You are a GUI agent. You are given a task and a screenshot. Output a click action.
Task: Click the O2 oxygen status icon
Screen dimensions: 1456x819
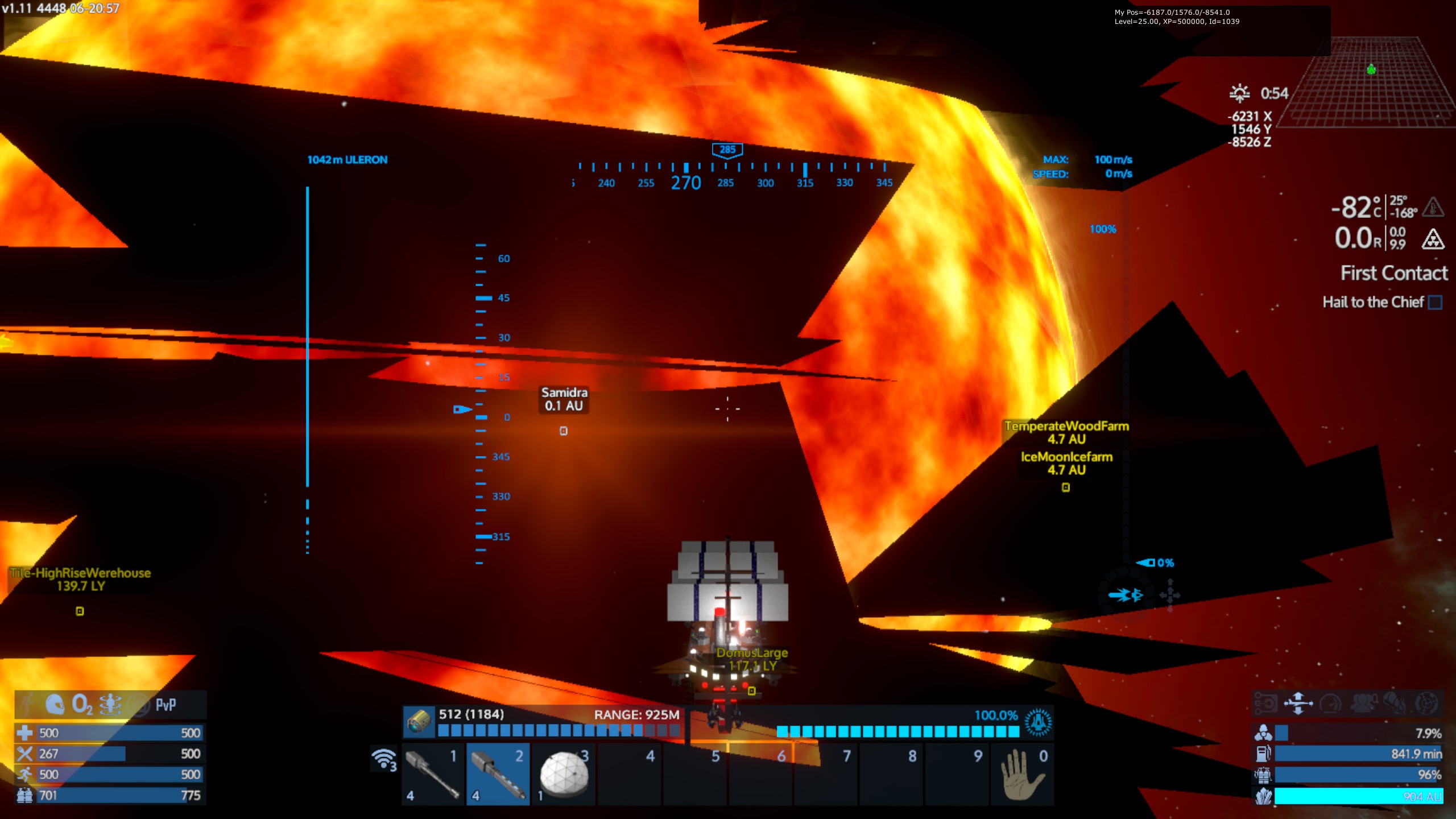[x=82, y=705]
